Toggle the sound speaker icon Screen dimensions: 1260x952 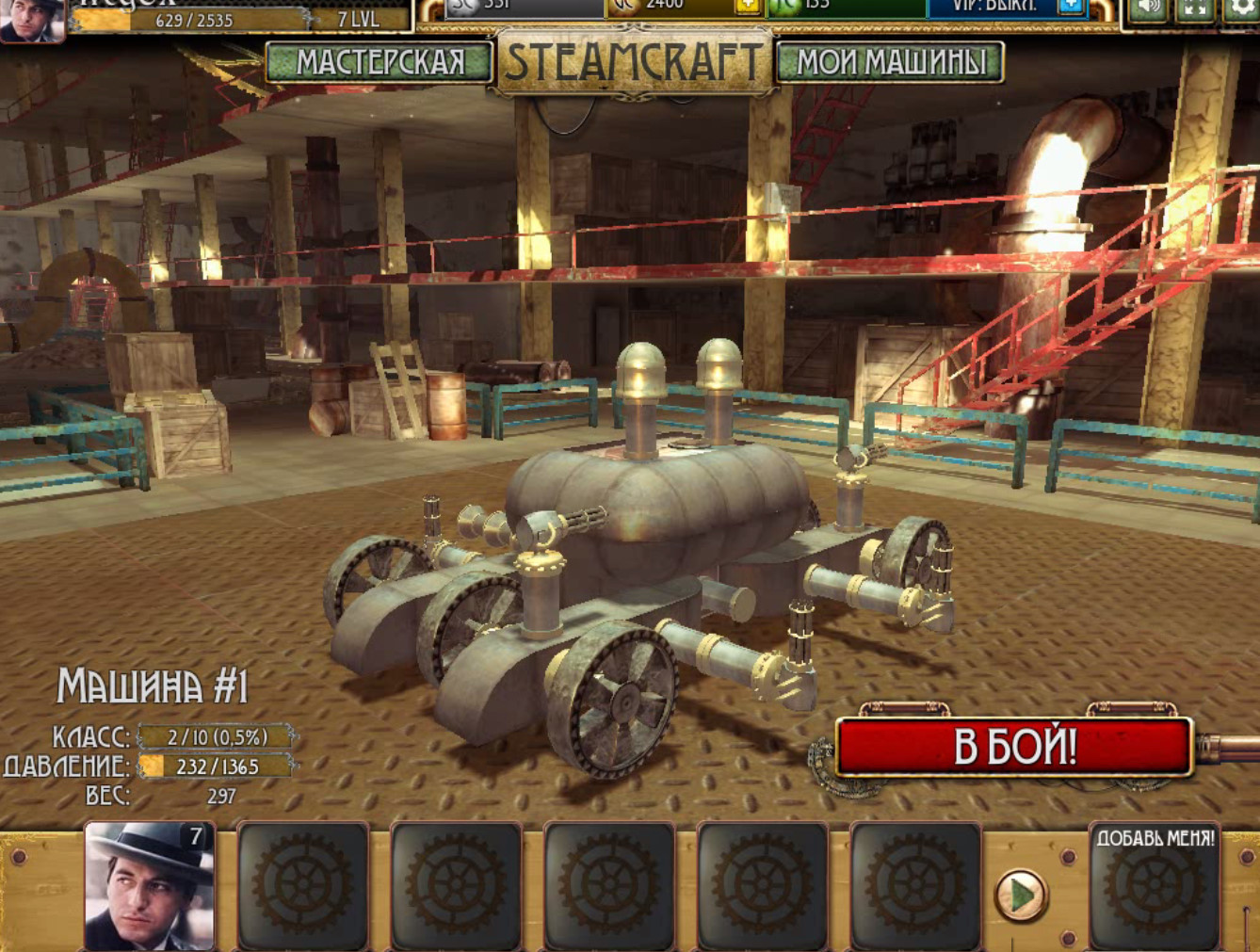[x=1148, y=8]
